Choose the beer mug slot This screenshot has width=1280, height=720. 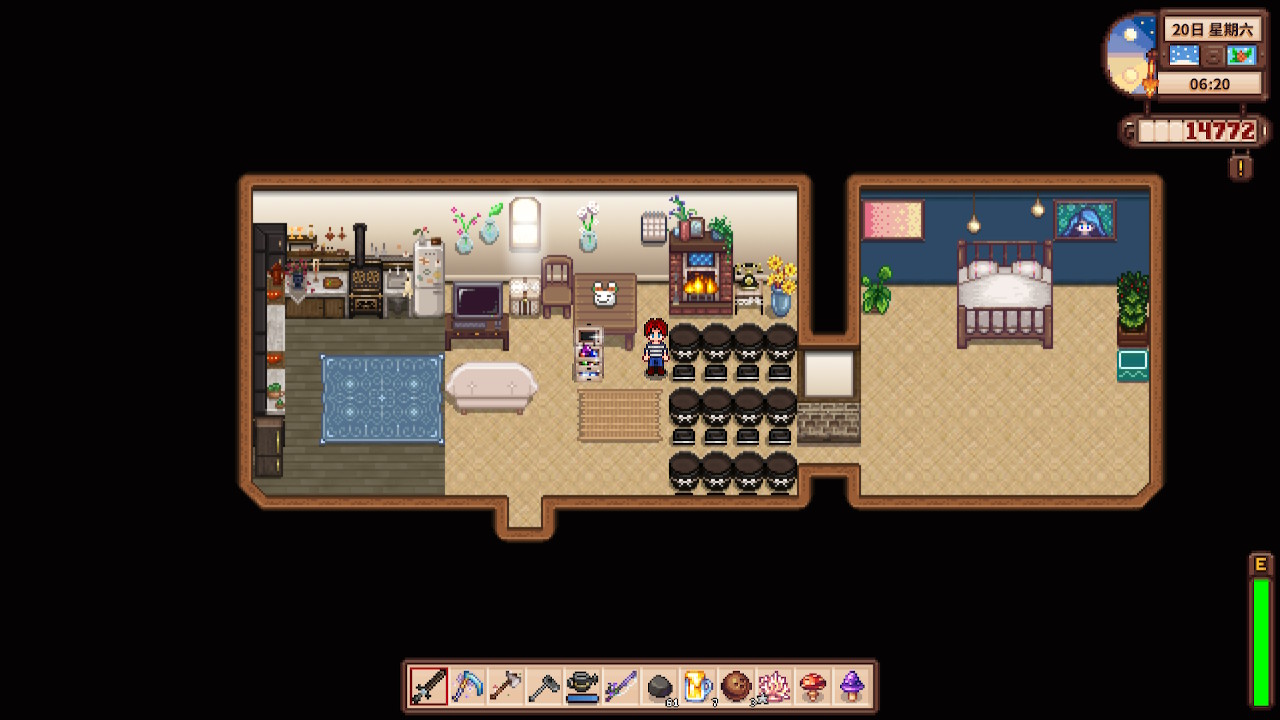pyautogui.click(x=698, y=686)
